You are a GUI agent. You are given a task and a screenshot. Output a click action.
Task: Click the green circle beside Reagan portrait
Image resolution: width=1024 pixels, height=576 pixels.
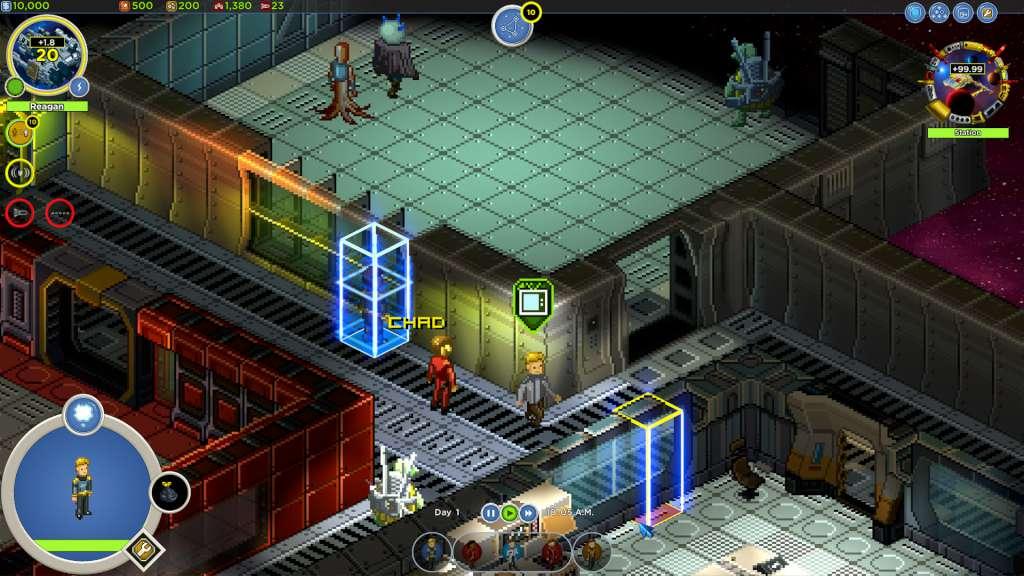tap(15, 87)
